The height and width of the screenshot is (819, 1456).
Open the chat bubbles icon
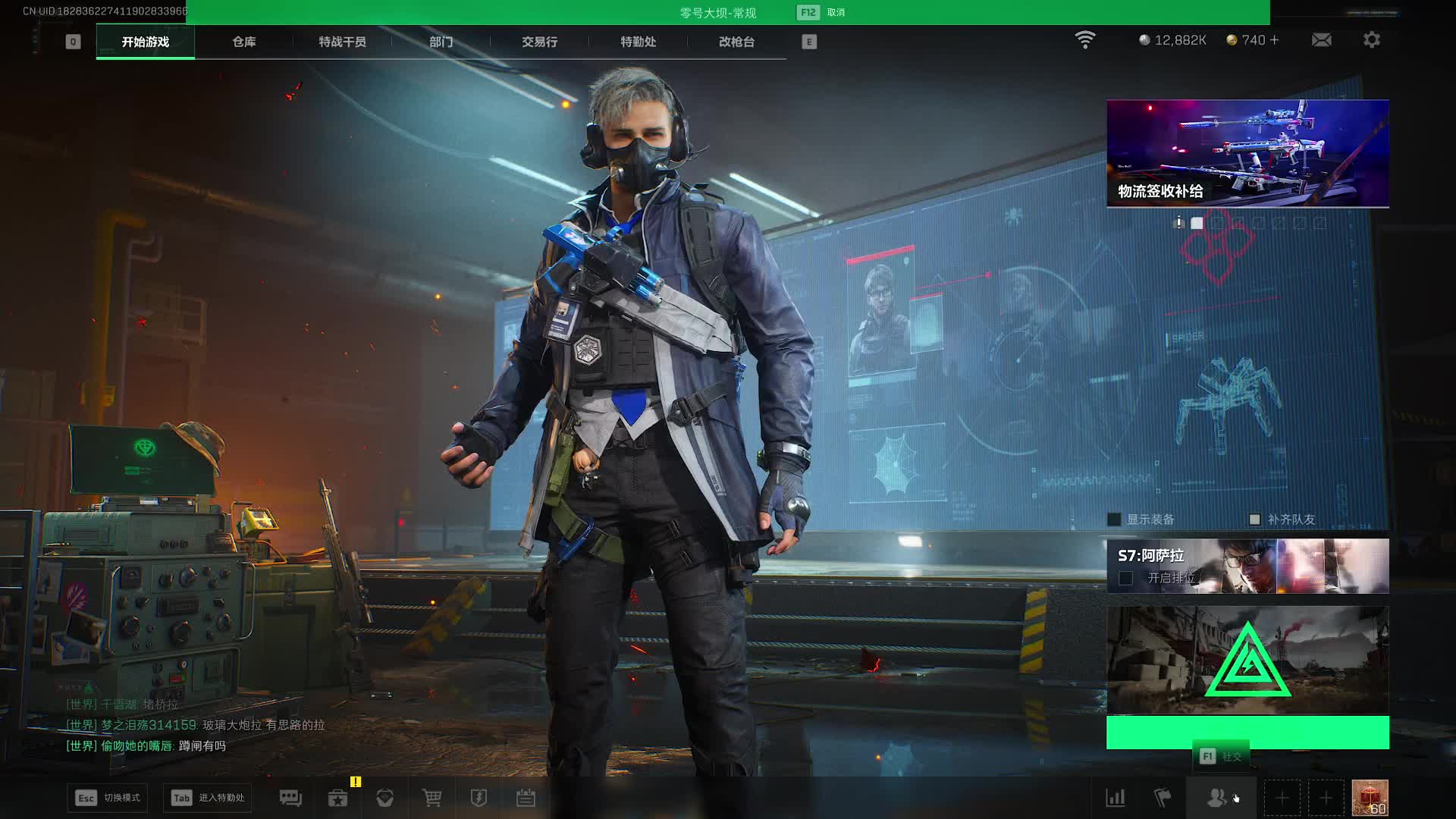click(290, 798)
